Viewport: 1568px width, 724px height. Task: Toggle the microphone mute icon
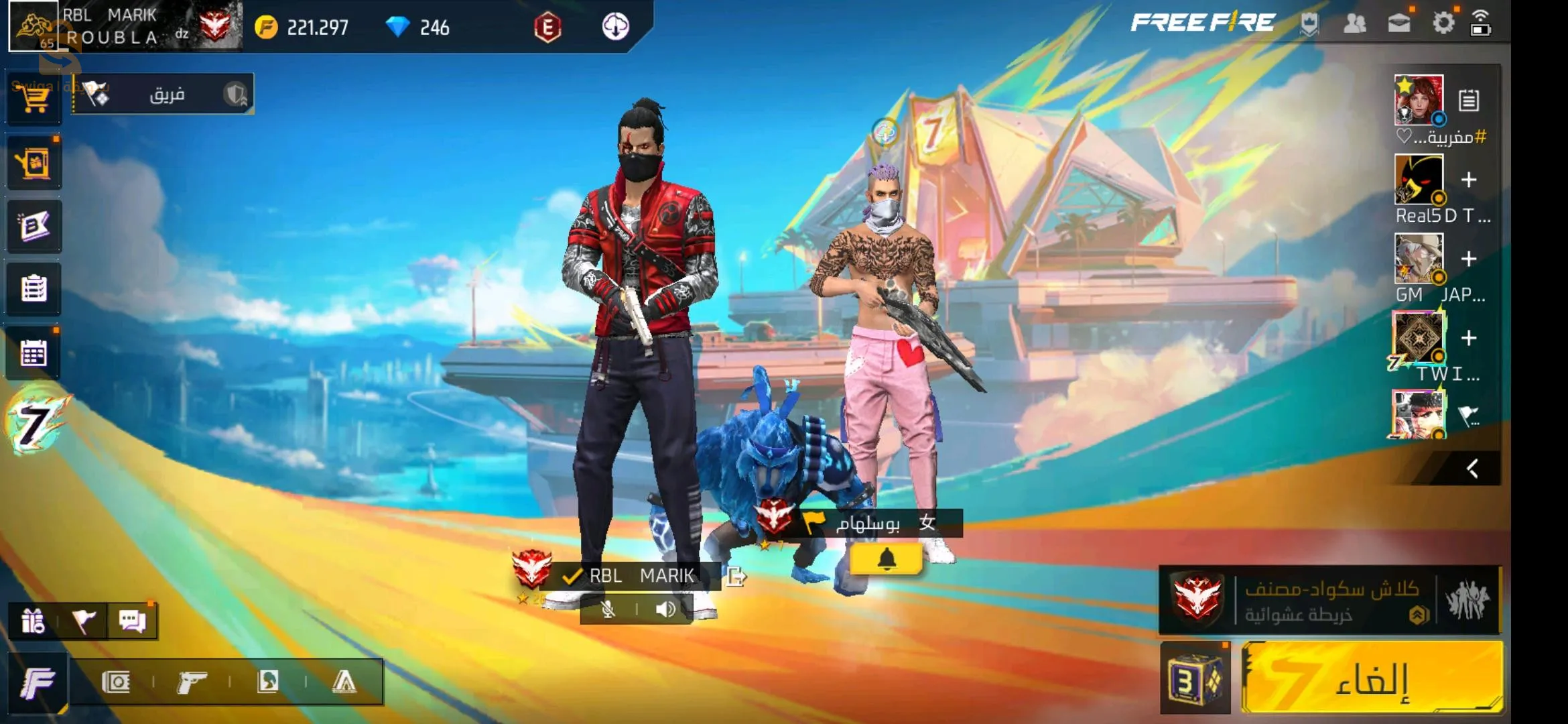click(608, 609)
